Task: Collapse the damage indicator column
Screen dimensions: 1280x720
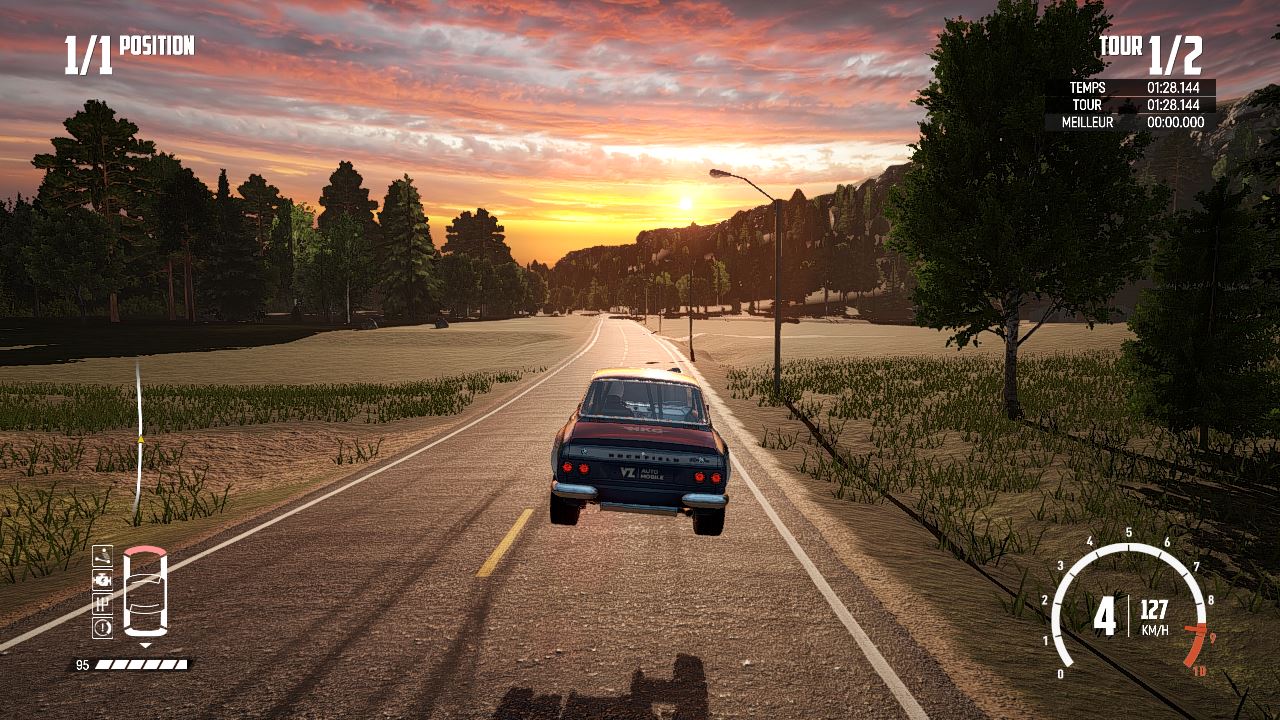Action: pos(102,590)
